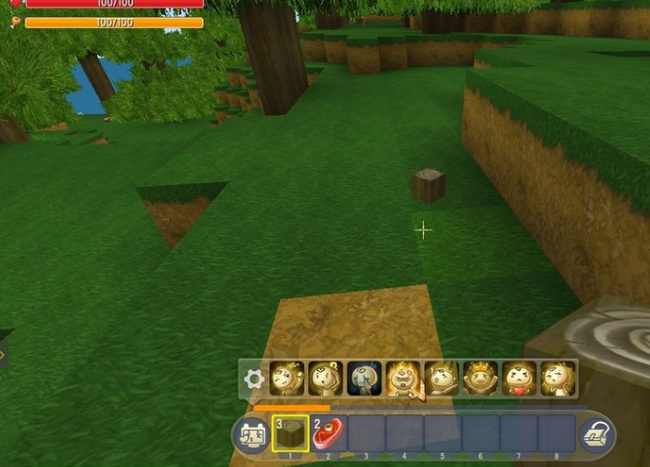Screen dimensions: 650x467
Task: Expand the yellow arrow side panel tab
Action: (x=3, y=353)
